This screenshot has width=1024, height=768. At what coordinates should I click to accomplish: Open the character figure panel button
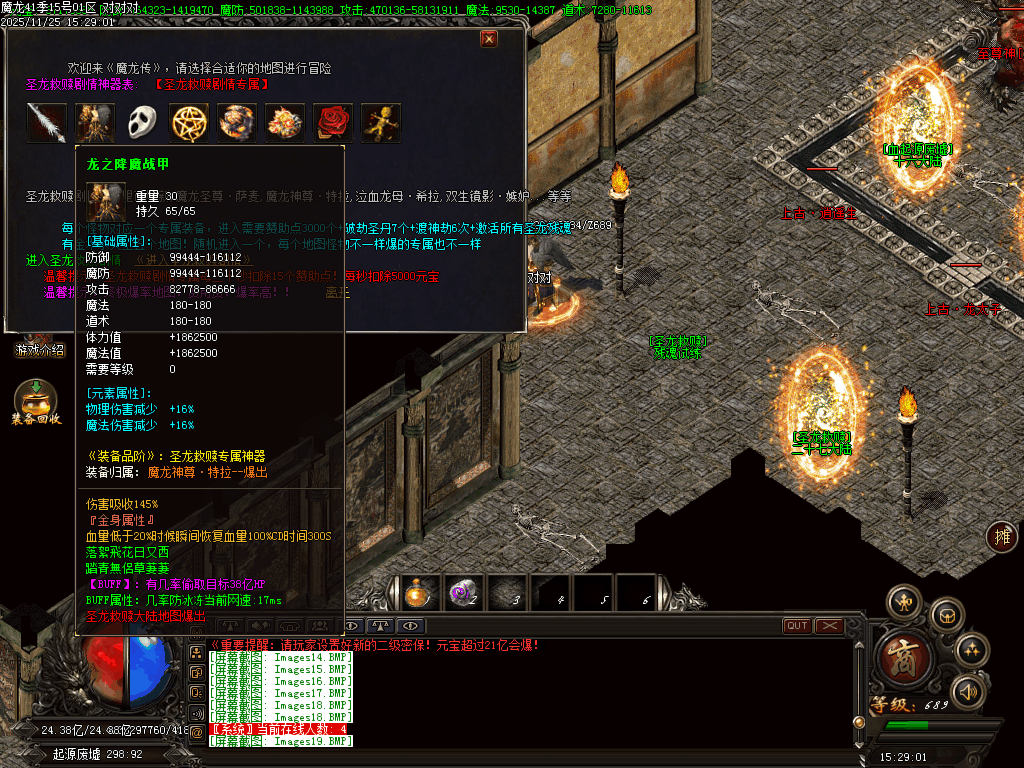[905, 602]
